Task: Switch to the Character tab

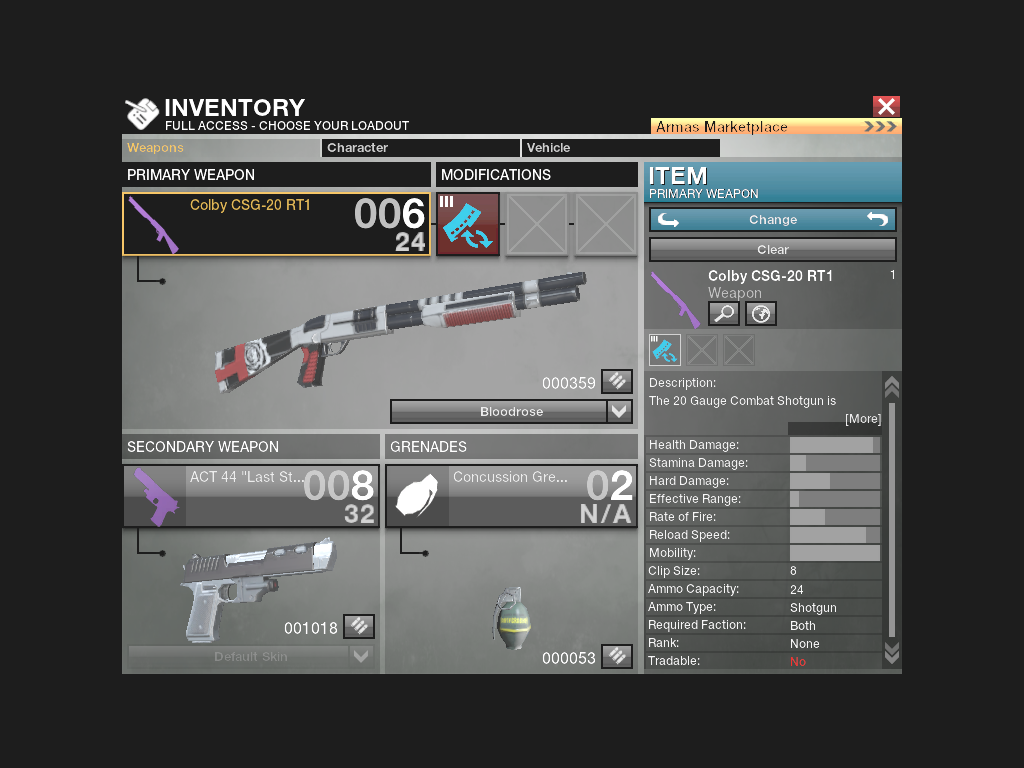Action: tap(420, 148)
